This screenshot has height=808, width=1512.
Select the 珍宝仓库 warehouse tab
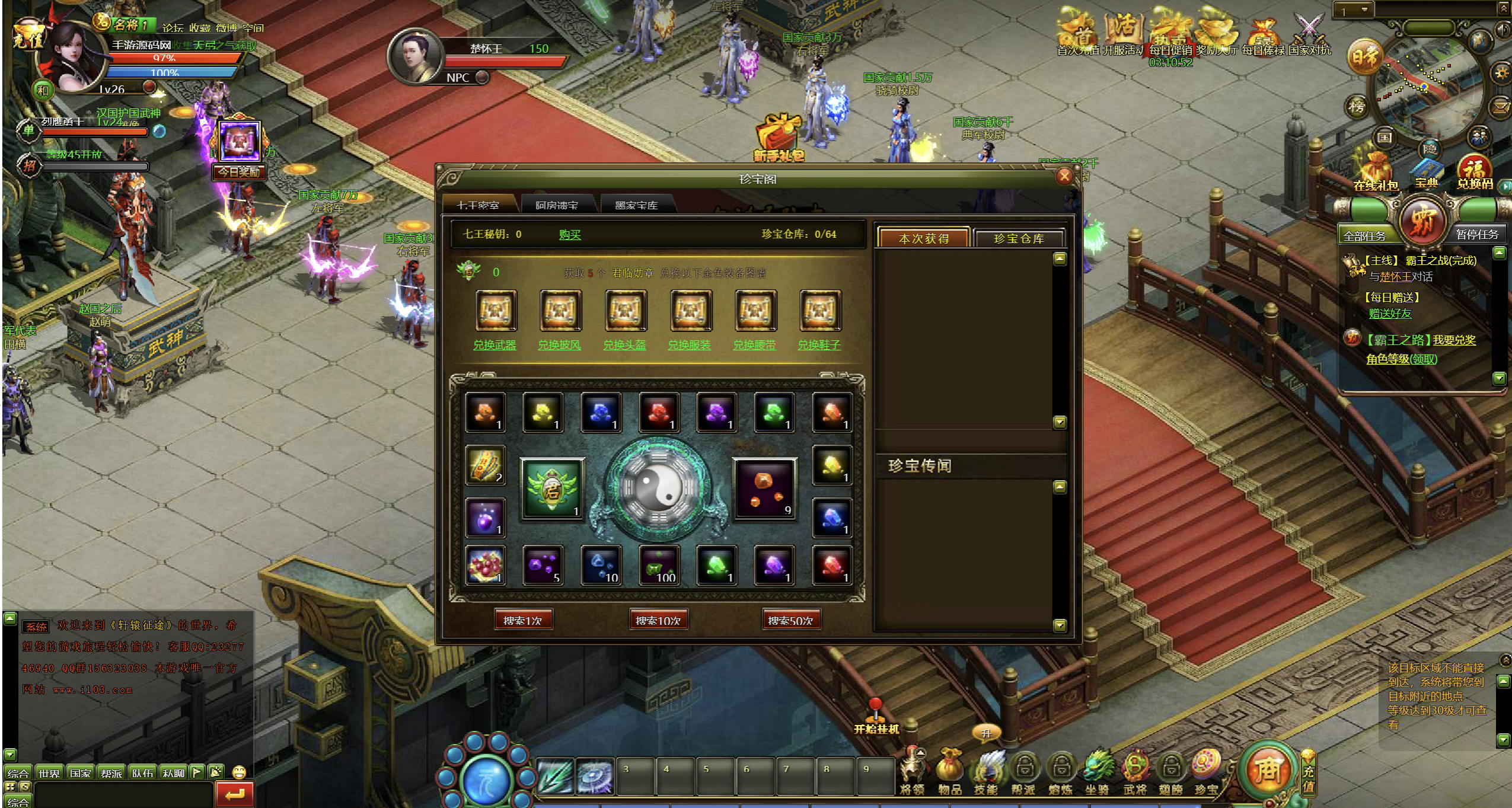(1018, 238)
